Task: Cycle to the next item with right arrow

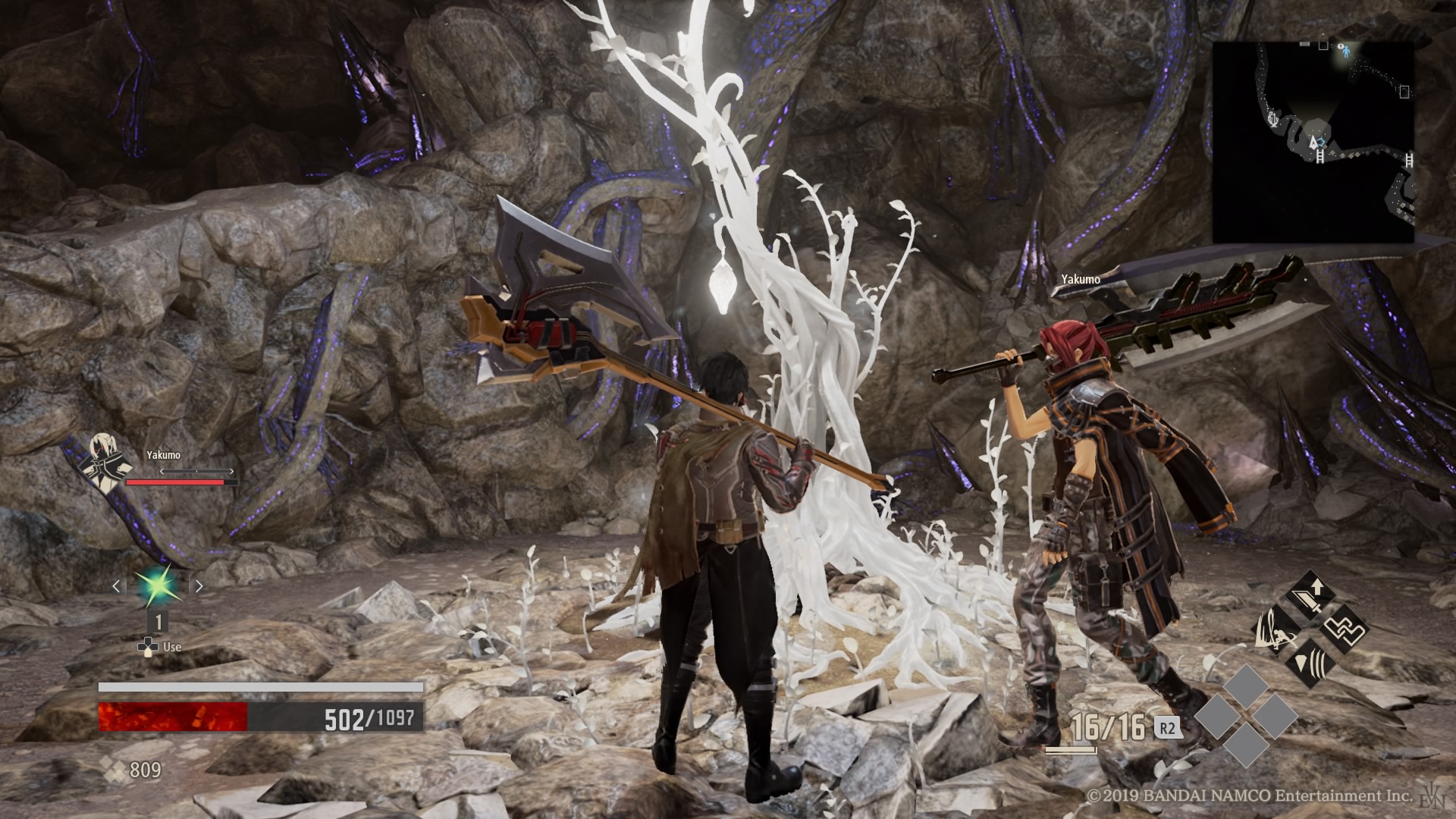Action: click(x=199, y=585)
